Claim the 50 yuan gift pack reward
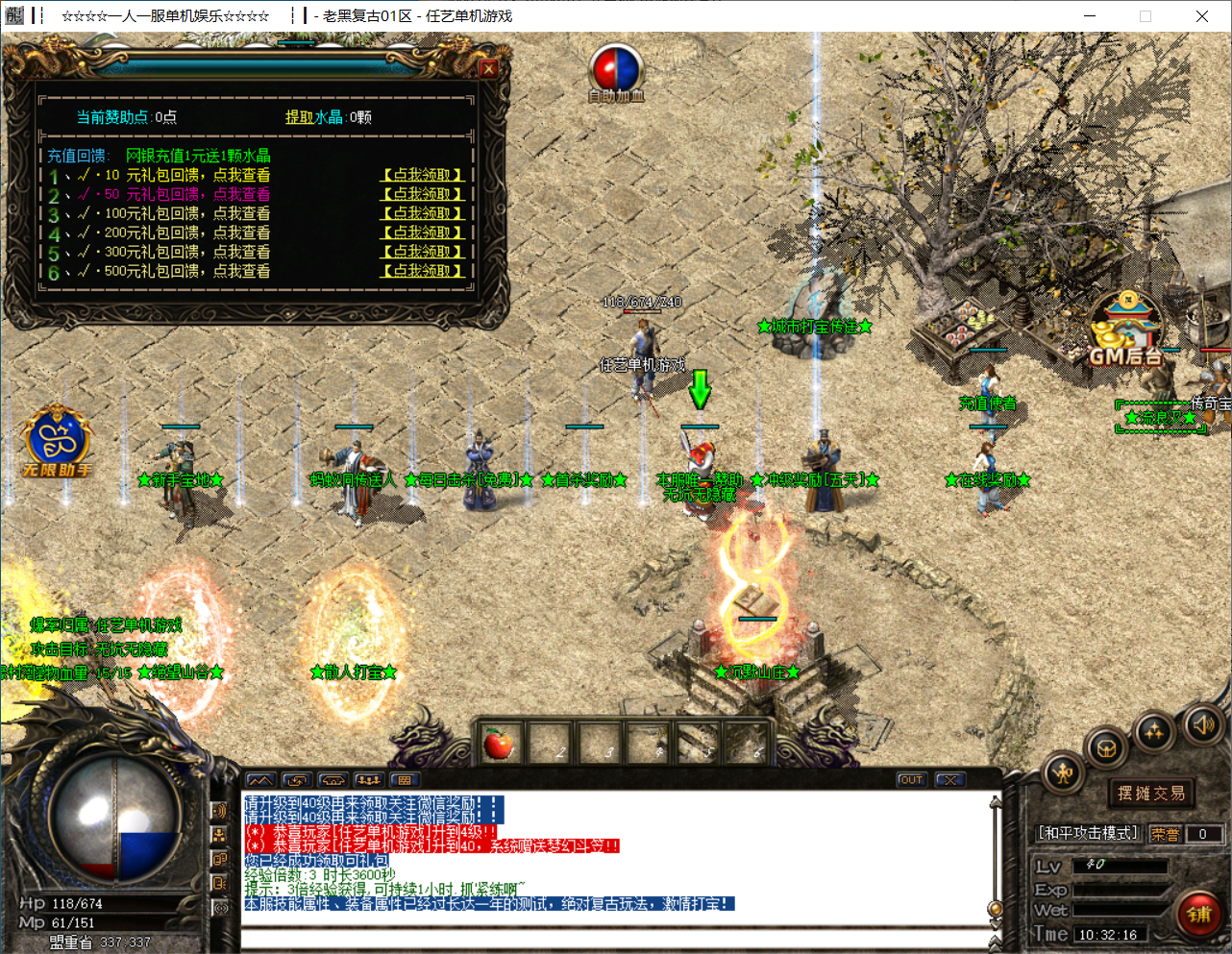Screen dimensions: 1232x954 (x=423, y=194)
